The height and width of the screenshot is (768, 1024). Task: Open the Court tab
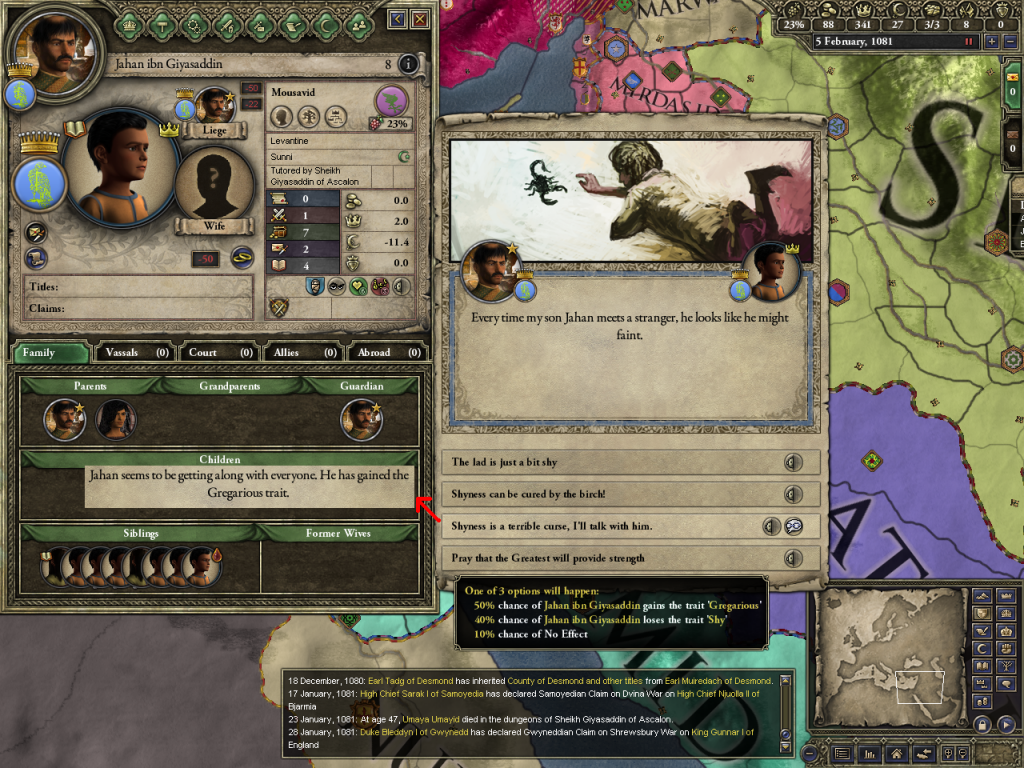pyautogui.click(x=218, y=352)
